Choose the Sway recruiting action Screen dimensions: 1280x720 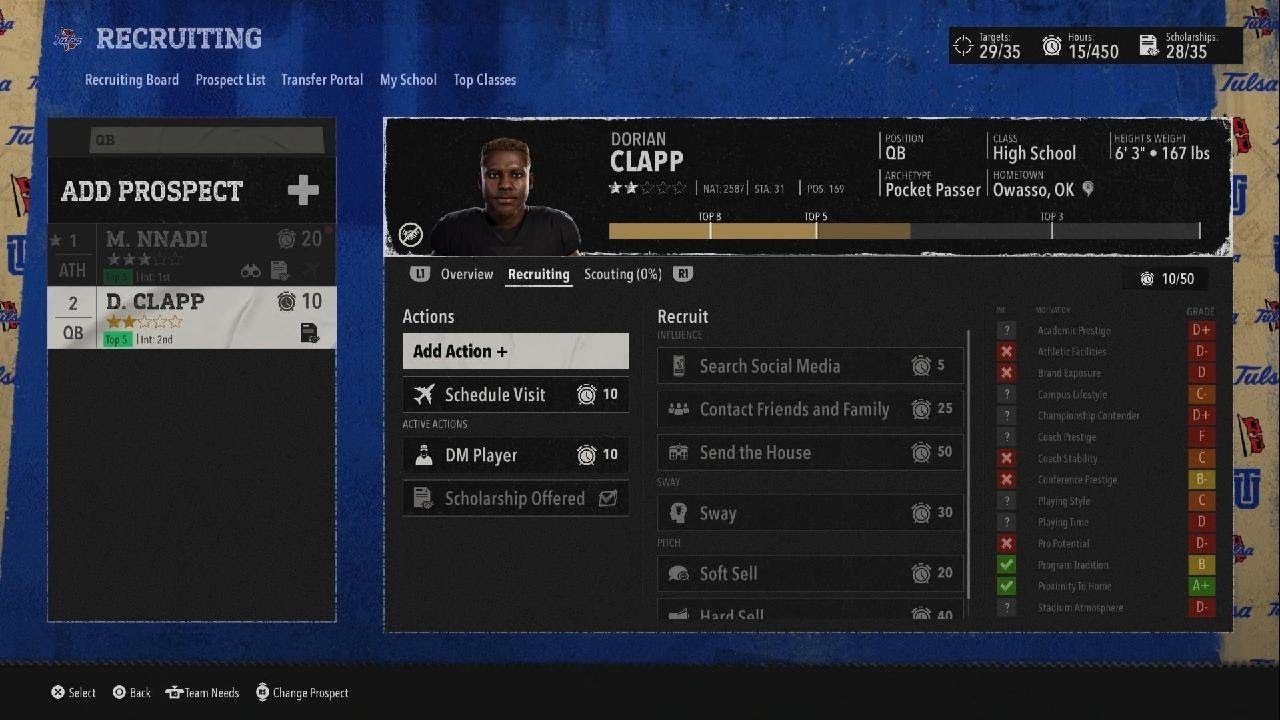(810, 513)
